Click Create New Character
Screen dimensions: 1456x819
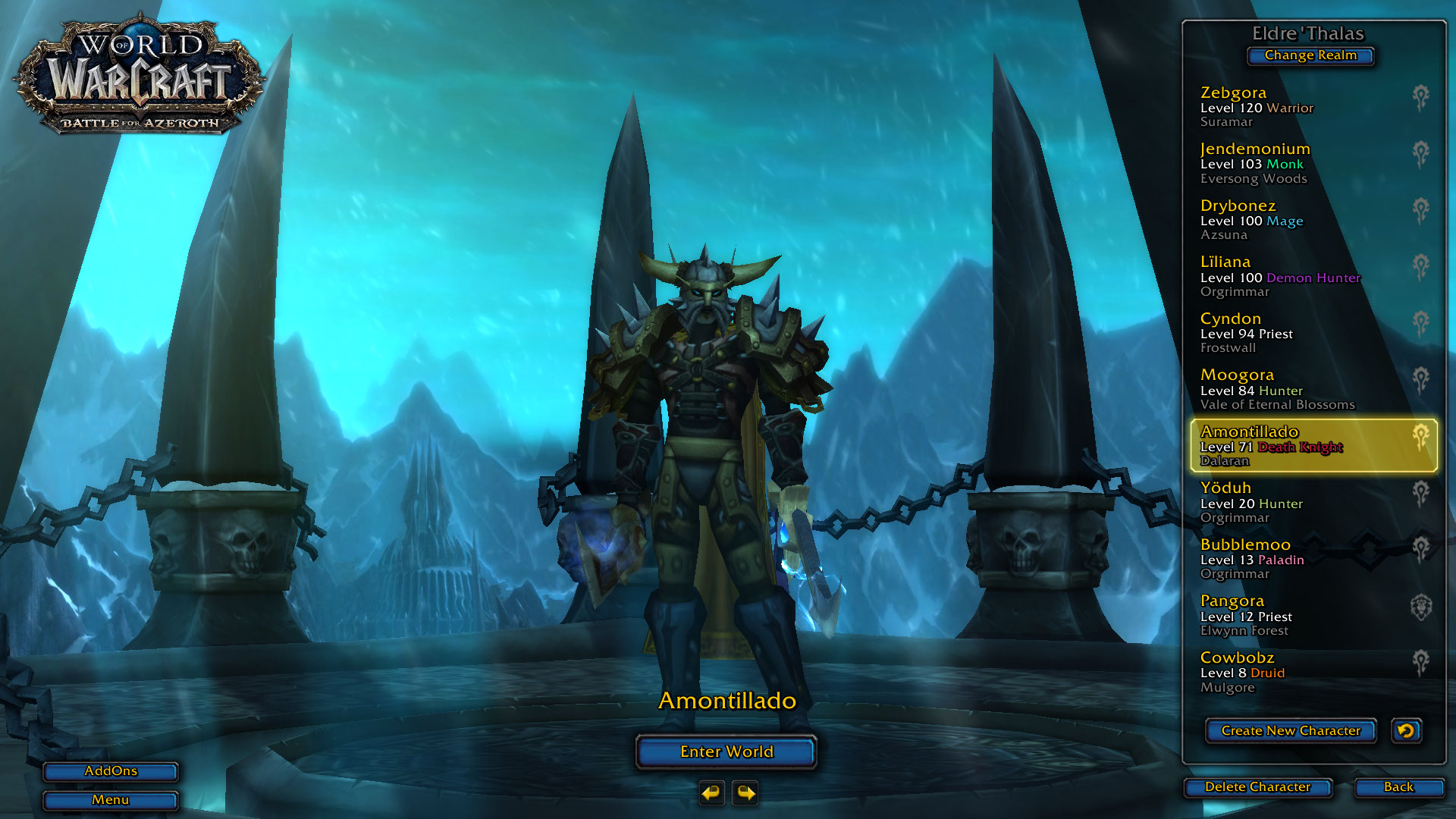pyautogui.click(x=1290, y=731)
